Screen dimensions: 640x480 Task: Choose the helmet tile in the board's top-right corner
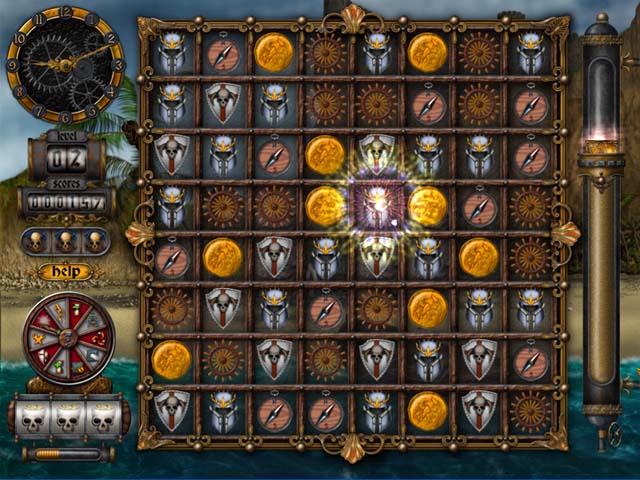point(531,52)
